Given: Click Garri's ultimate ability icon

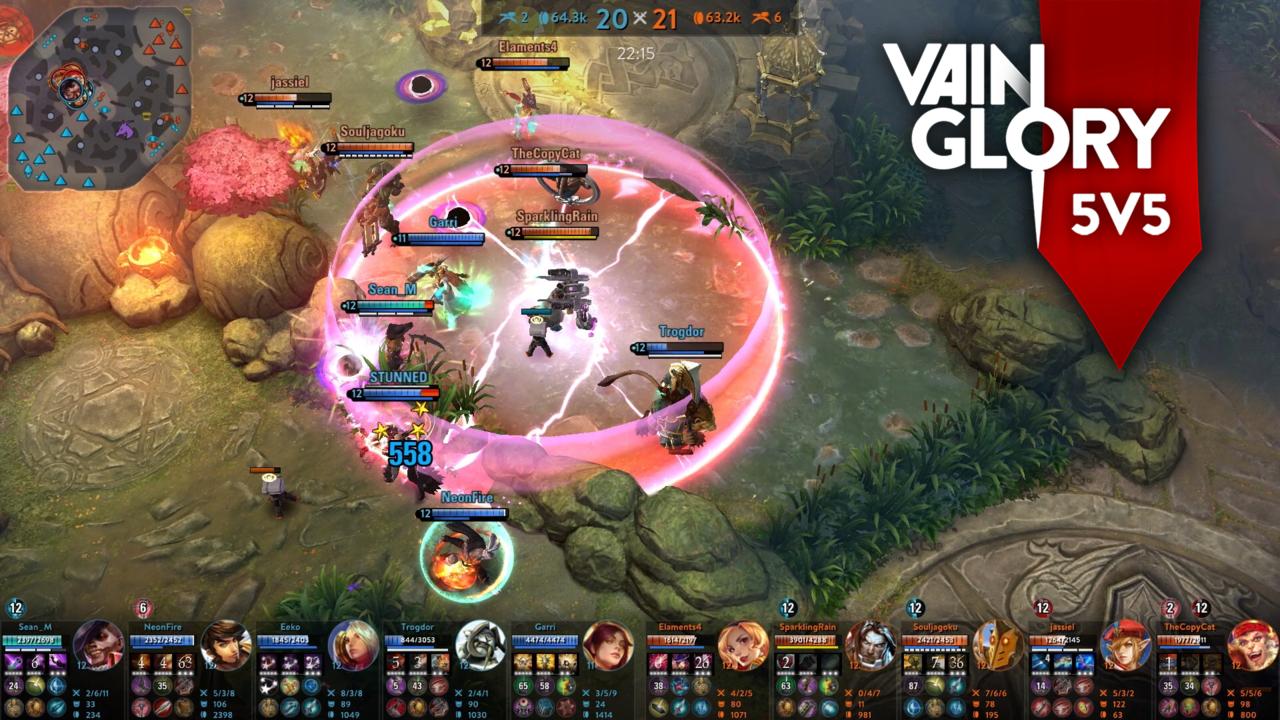Looking at the screenshot, I should [x=568, y=665].
